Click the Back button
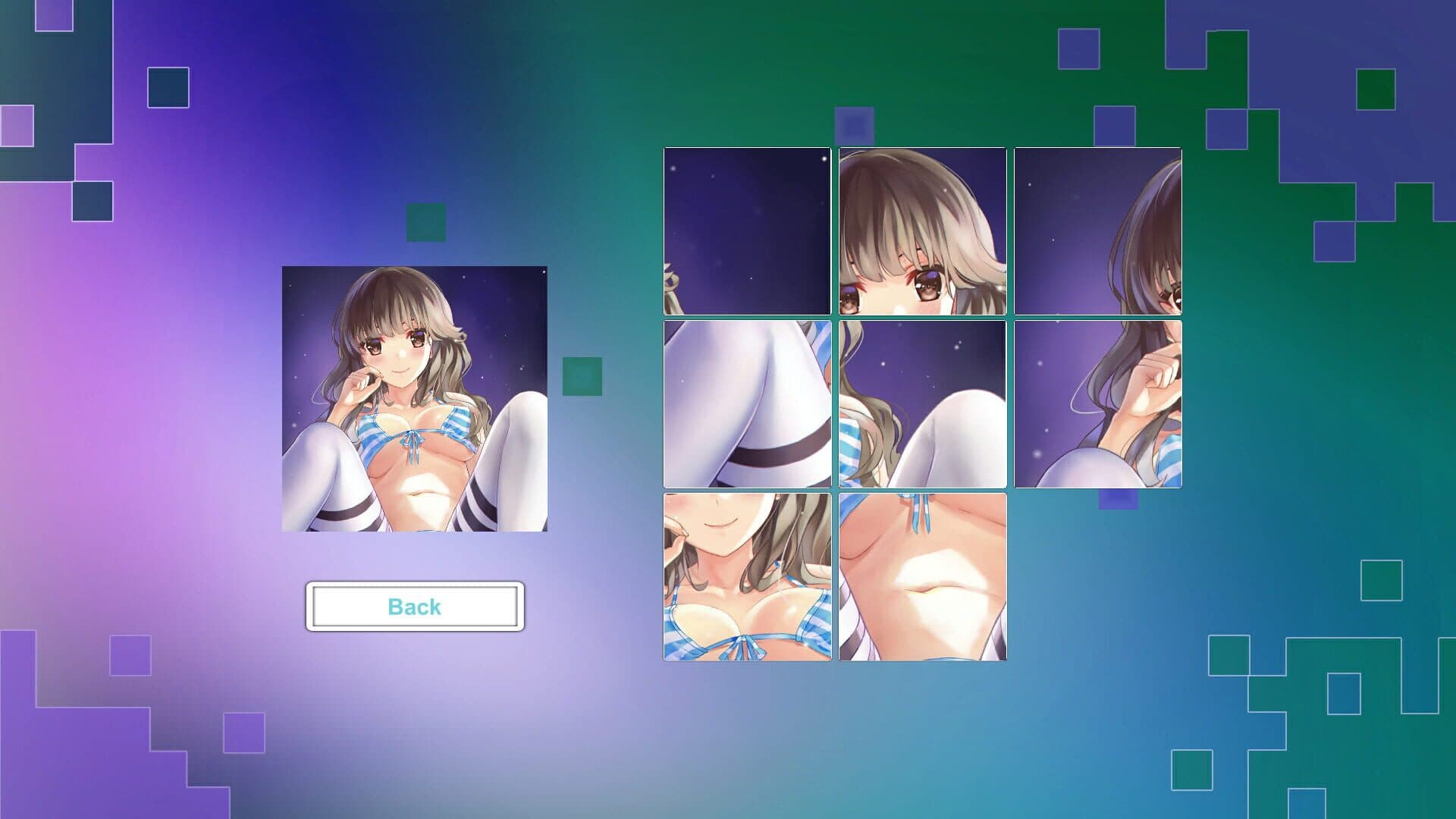The width and height of the screenshot is (1456, 819). [415, 607]
